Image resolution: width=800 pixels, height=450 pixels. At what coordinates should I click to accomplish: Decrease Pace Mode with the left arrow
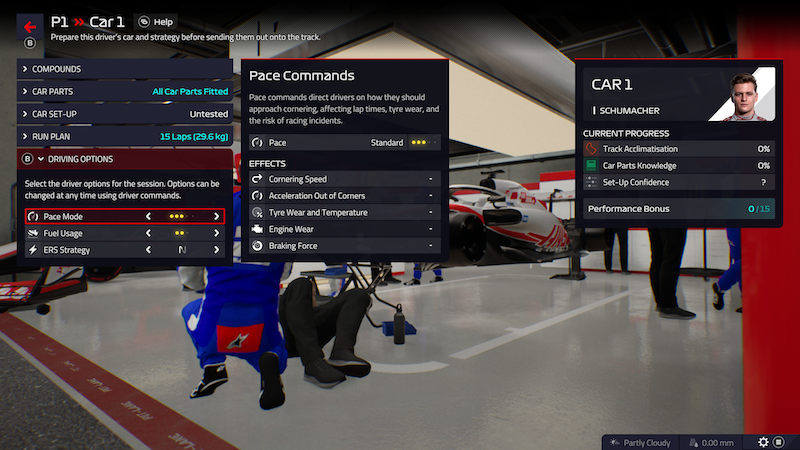[150, 216]
